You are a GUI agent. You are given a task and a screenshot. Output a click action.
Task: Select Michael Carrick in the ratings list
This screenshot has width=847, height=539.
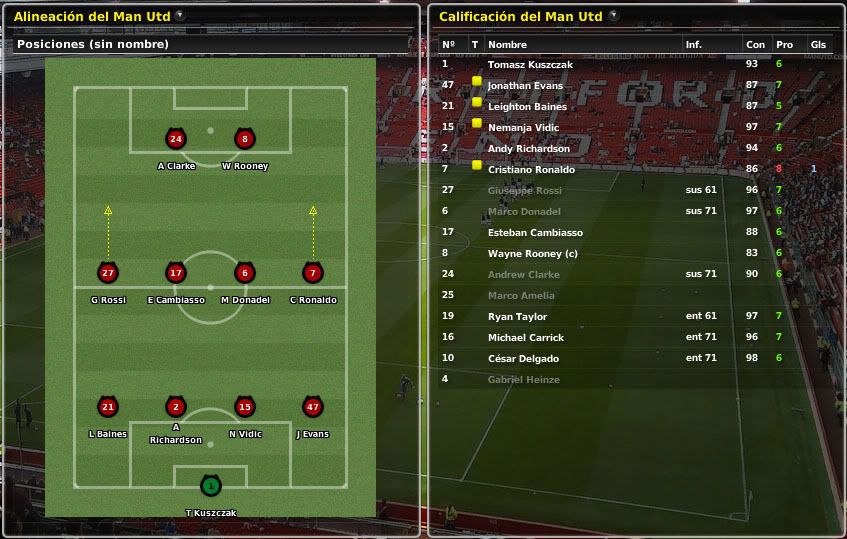tap(526, 338)
